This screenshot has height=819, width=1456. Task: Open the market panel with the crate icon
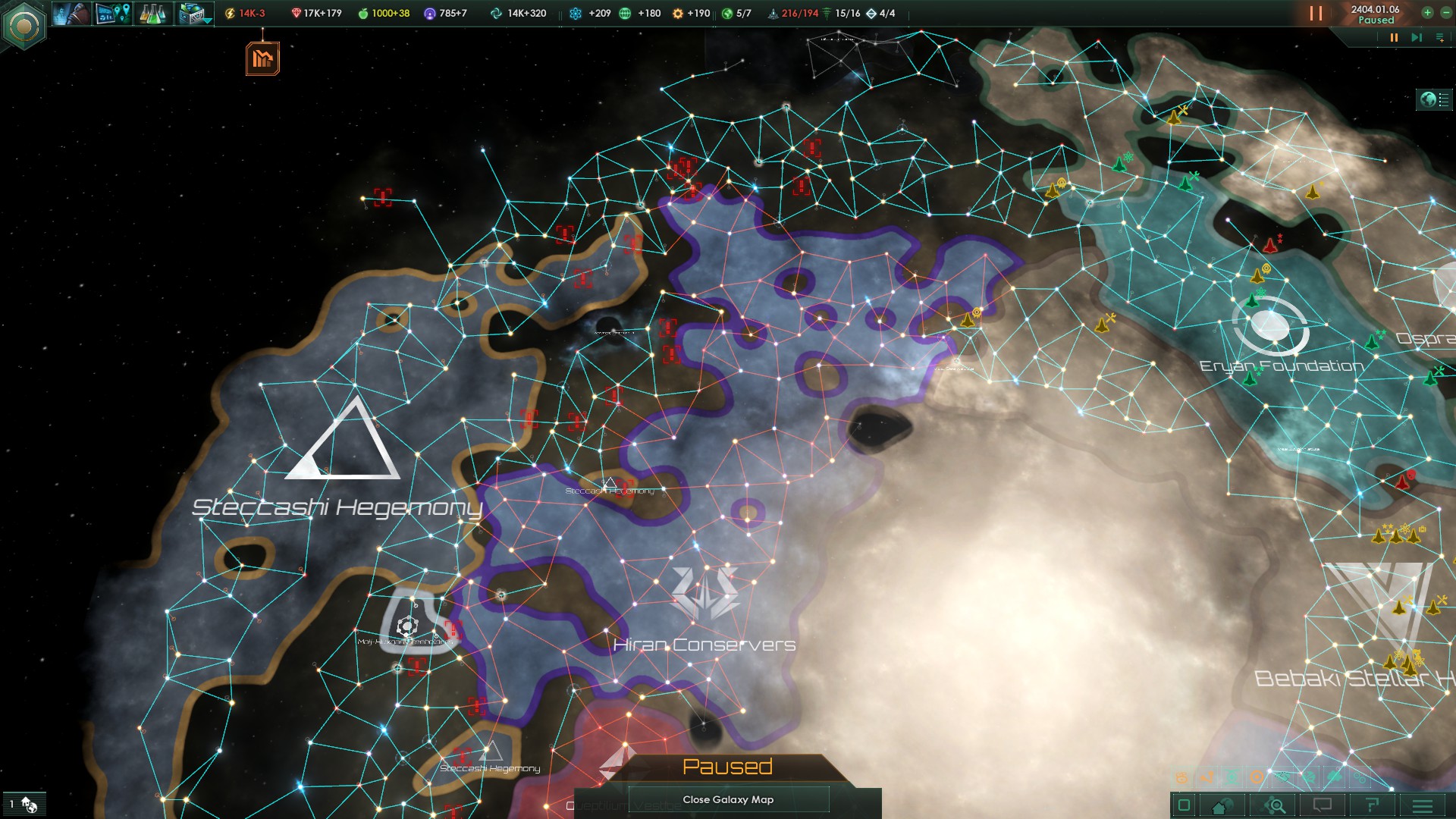[x=191, y=13]
